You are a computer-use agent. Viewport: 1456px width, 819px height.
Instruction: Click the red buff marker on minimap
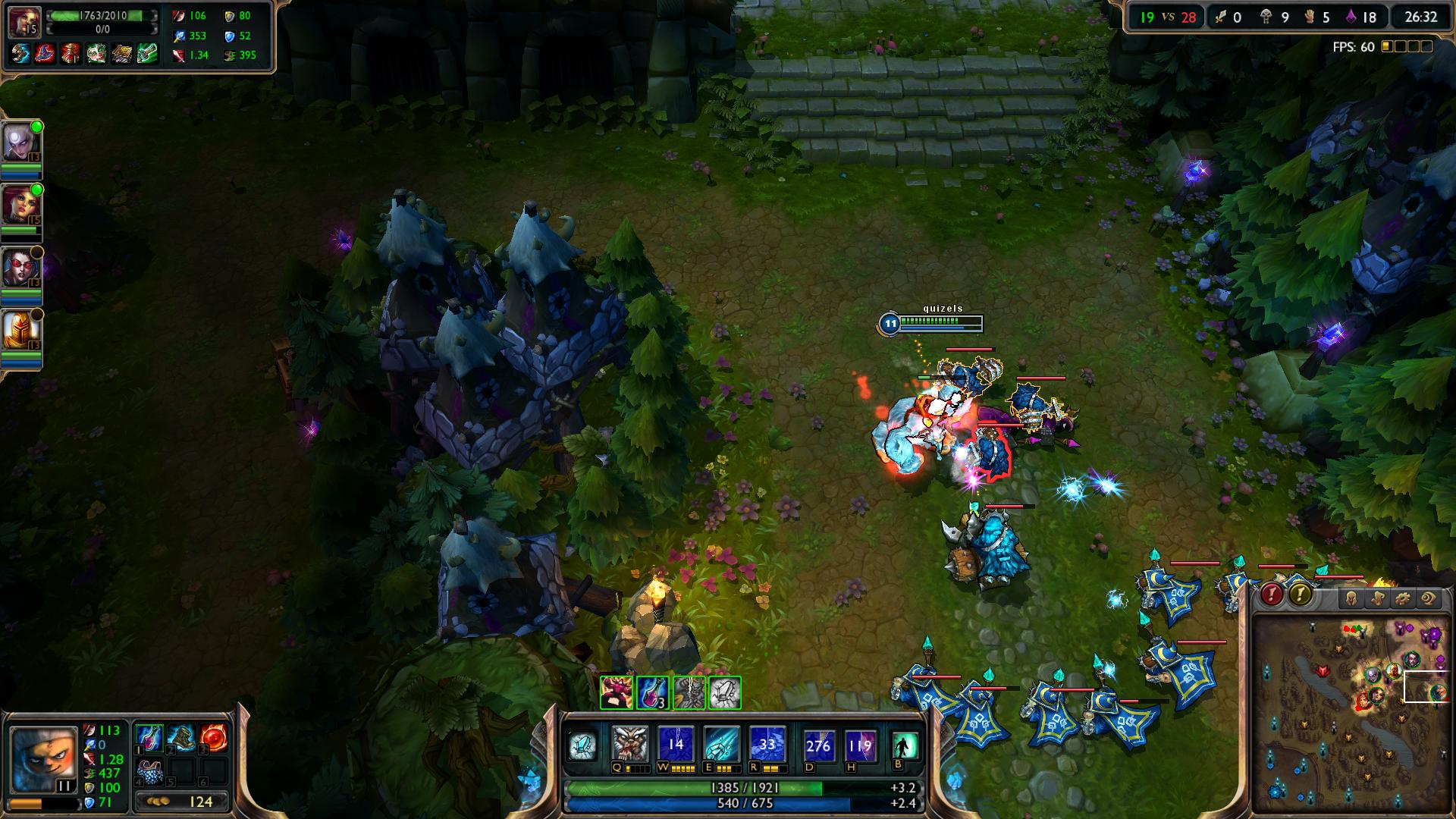pos(1323,671)
